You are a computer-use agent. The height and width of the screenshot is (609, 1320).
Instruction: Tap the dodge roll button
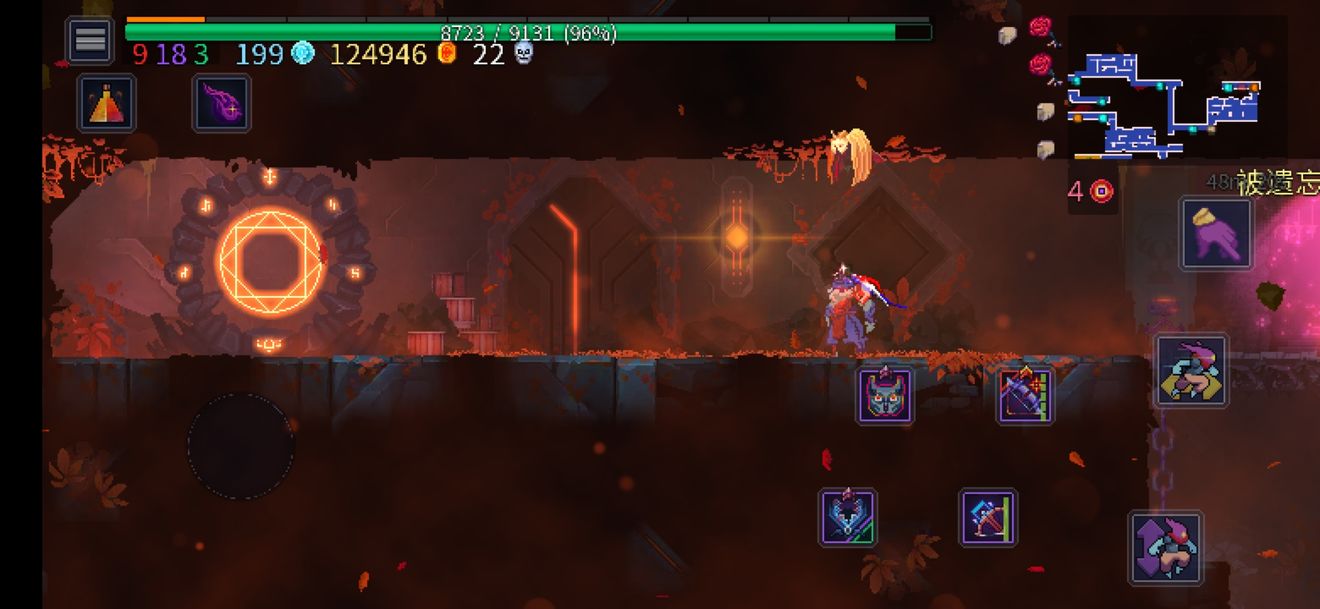[x=1191, y=370]
